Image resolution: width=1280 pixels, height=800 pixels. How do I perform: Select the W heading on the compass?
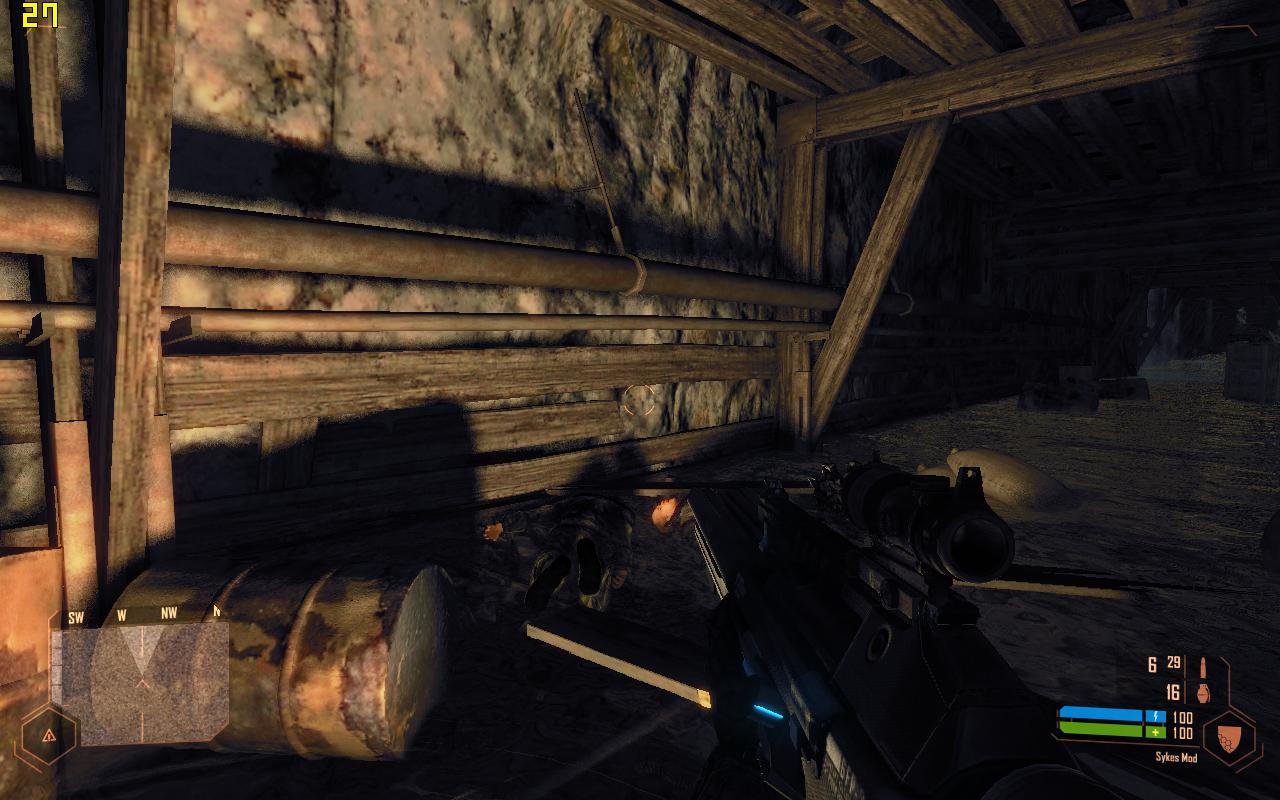[x=122, y=615]
